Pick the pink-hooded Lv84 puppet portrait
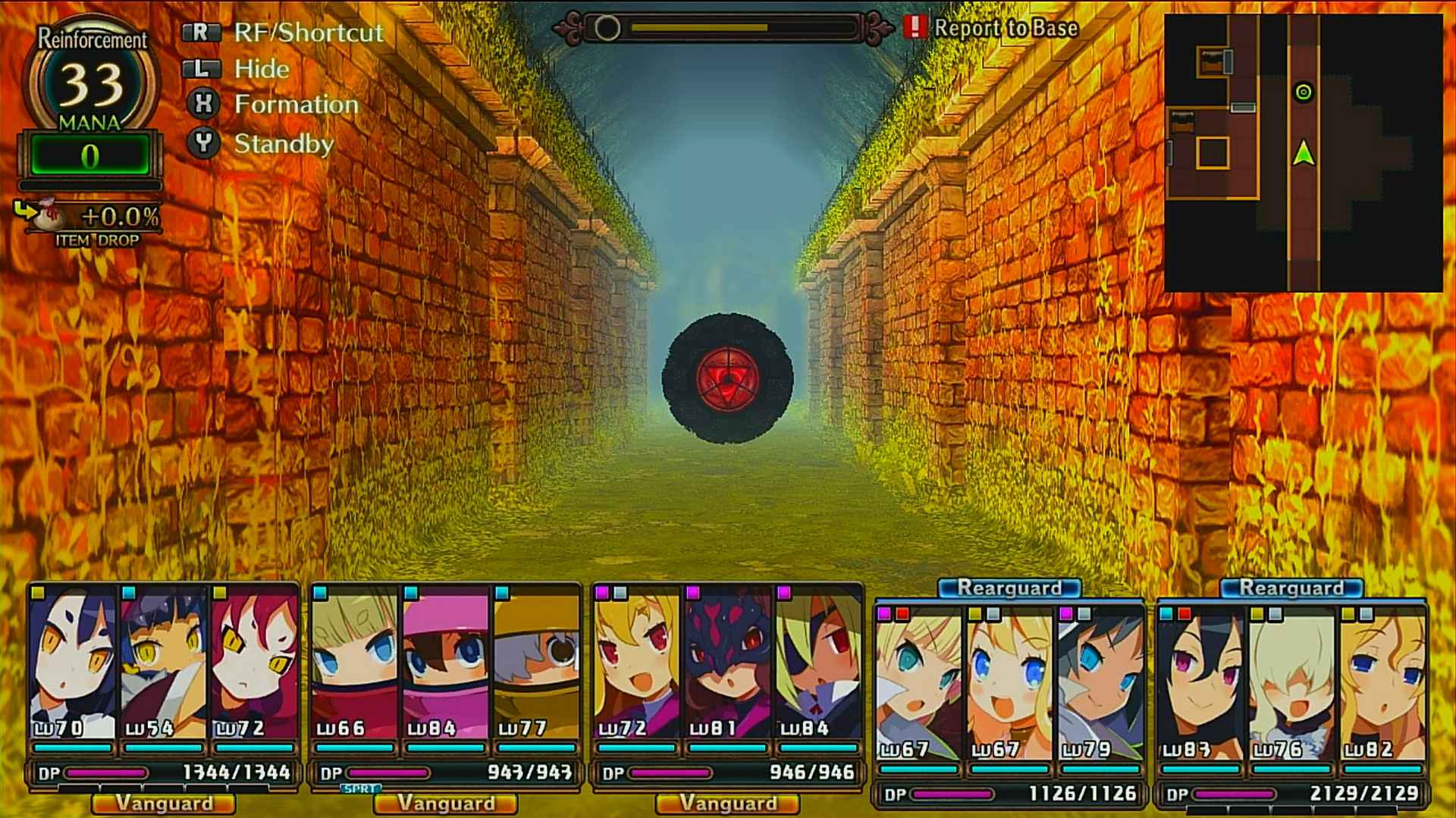This screenshot has width=1456, height=818. (x=445, y=663)
